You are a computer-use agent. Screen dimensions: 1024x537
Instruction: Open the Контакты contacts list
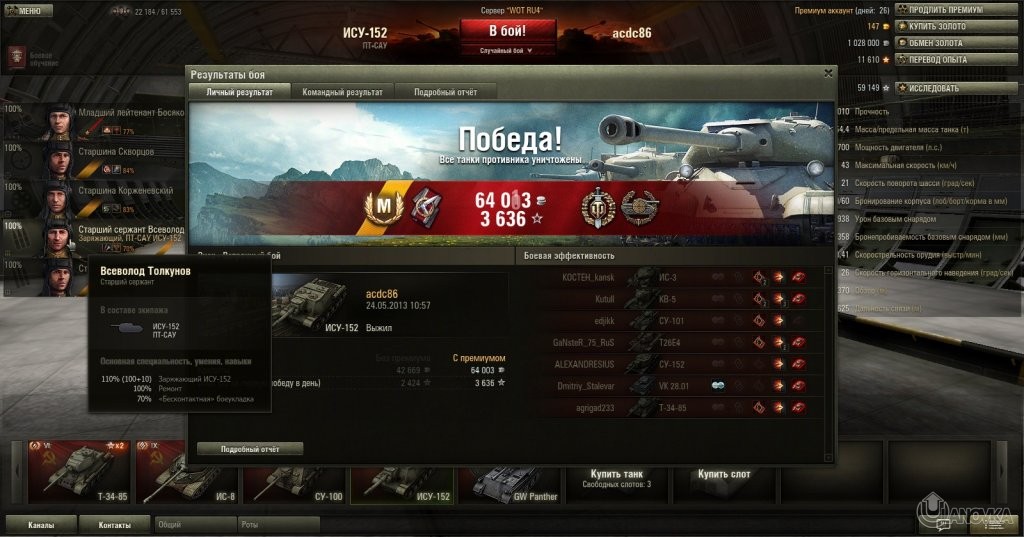pos(114,524)
